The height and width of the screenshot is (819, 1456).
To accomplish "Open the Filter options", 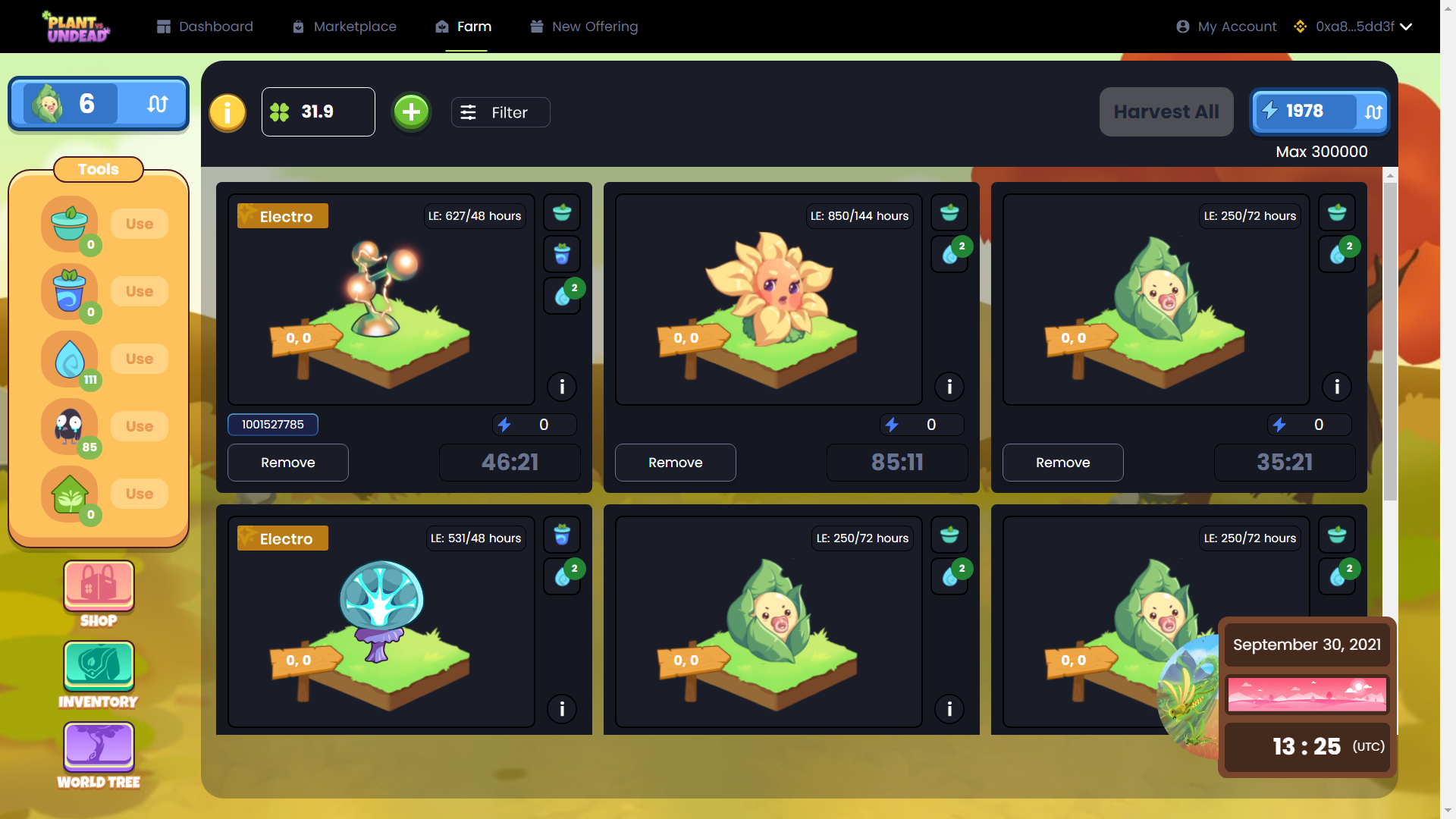I will [500, 112].
